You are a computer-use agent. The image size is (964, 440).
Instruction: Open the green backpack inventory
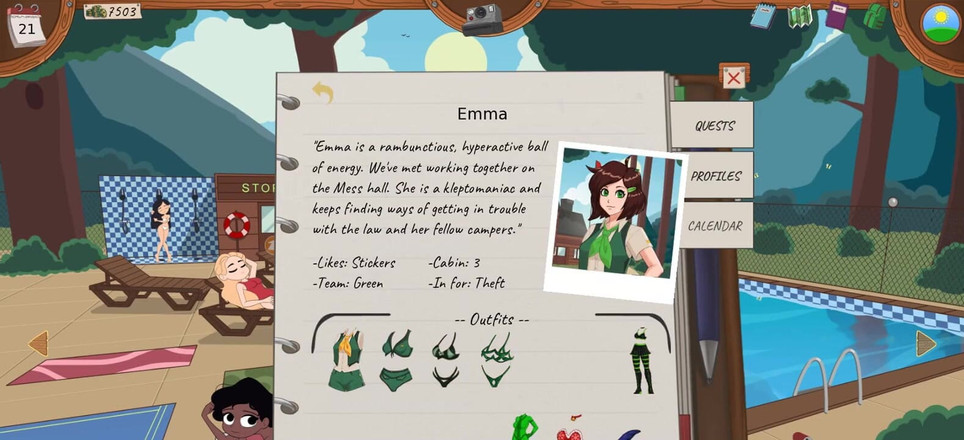[x=874, y=16]
